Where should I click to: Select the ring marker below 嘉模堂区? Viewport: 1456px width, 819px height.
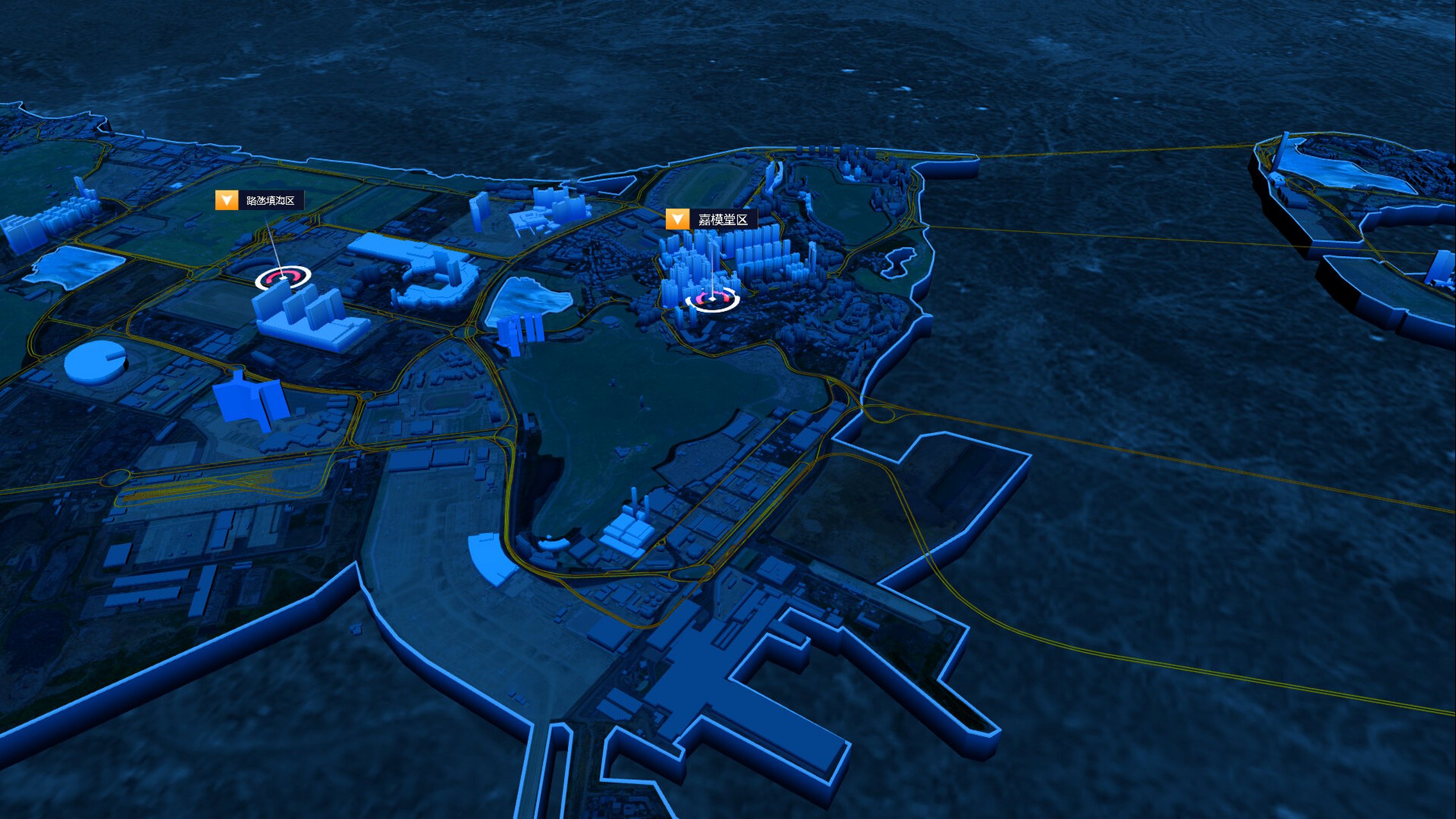click(712, 298)
